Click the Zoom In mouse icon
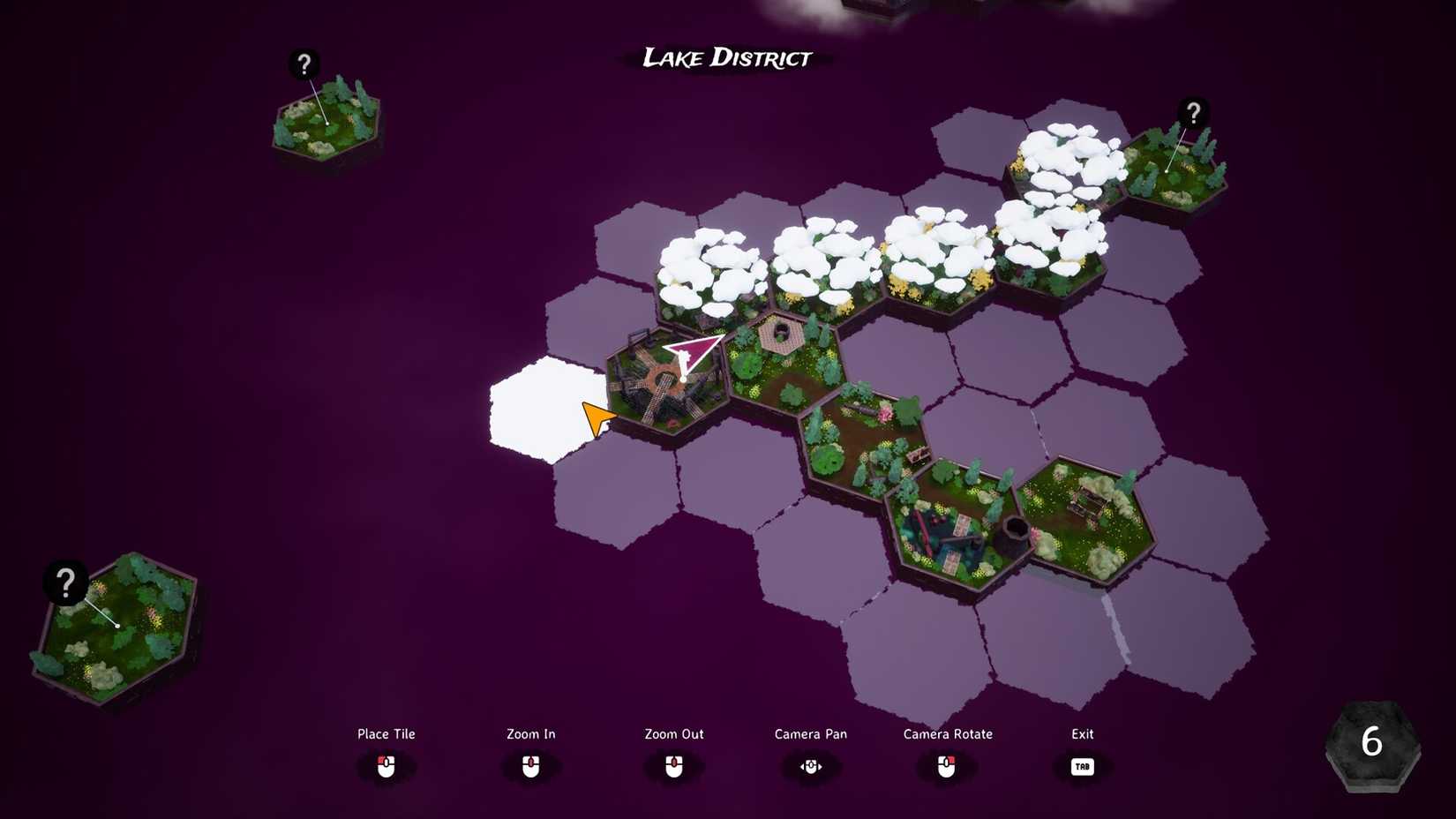 coord(530,767)
